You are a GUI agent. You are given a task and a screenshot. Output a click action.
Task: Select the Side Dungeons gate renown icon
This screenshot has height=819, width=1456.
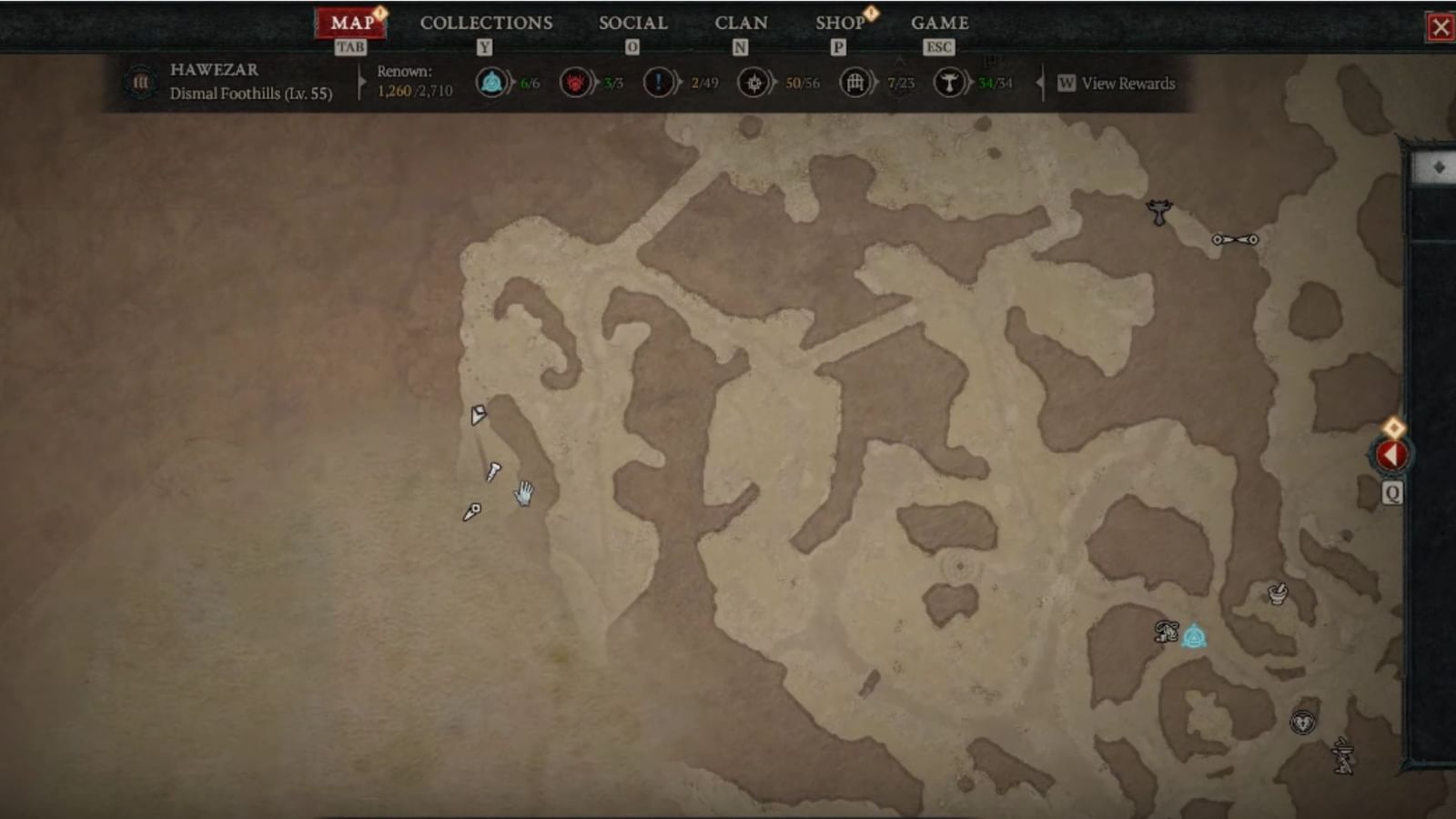point(854,82)
